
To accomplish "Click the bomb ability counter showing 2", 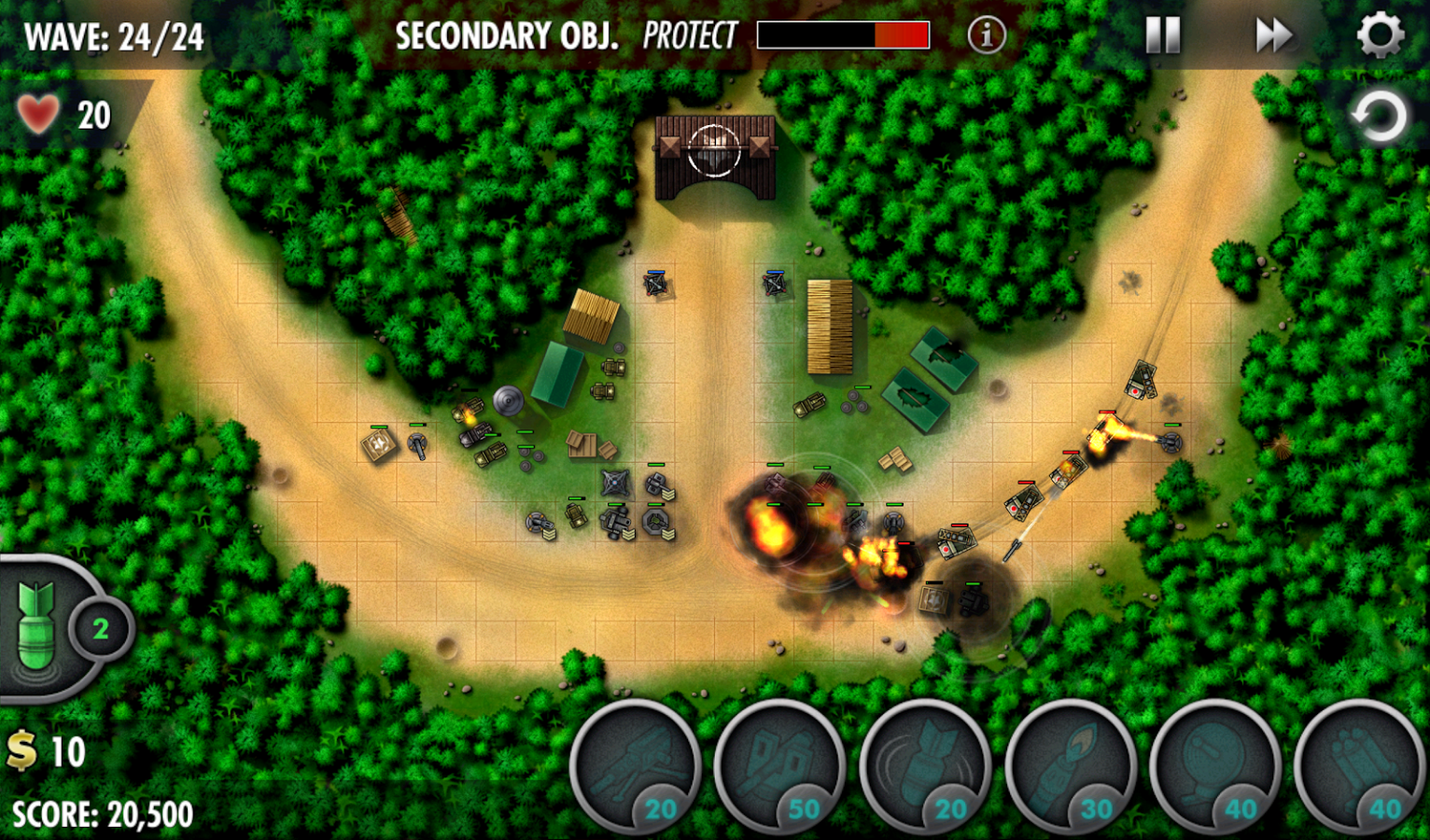I will [101, 629].
